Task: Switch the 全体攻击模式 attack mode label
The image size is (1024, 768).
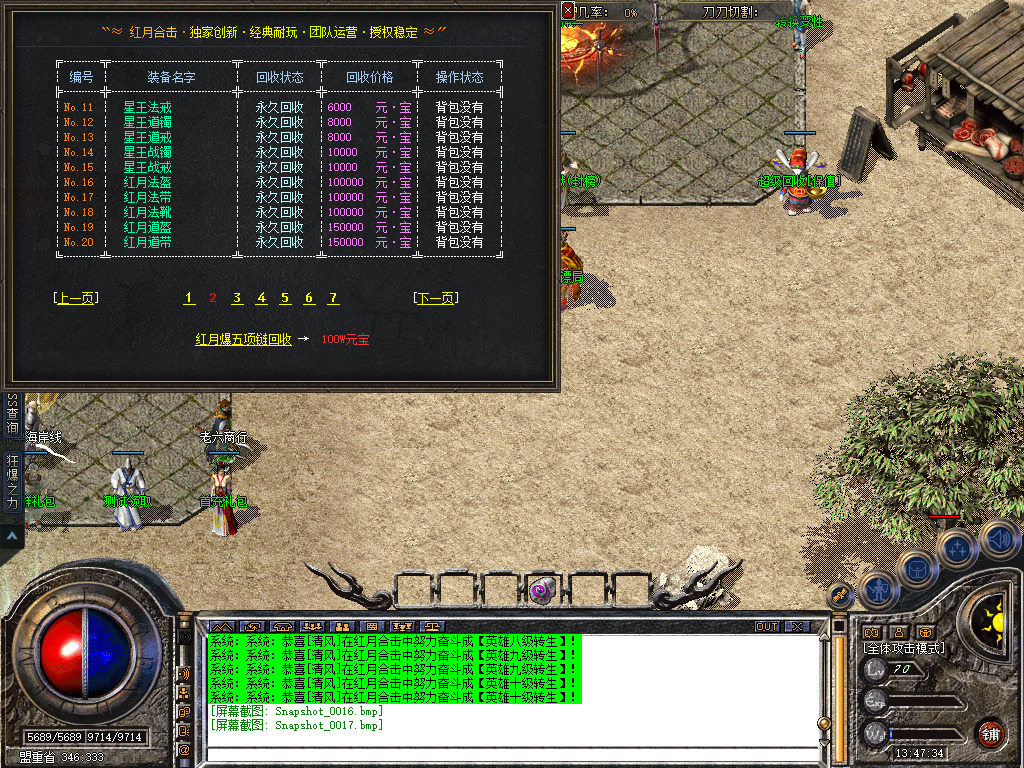Action: pyautogui.click(x=904, y=648)
